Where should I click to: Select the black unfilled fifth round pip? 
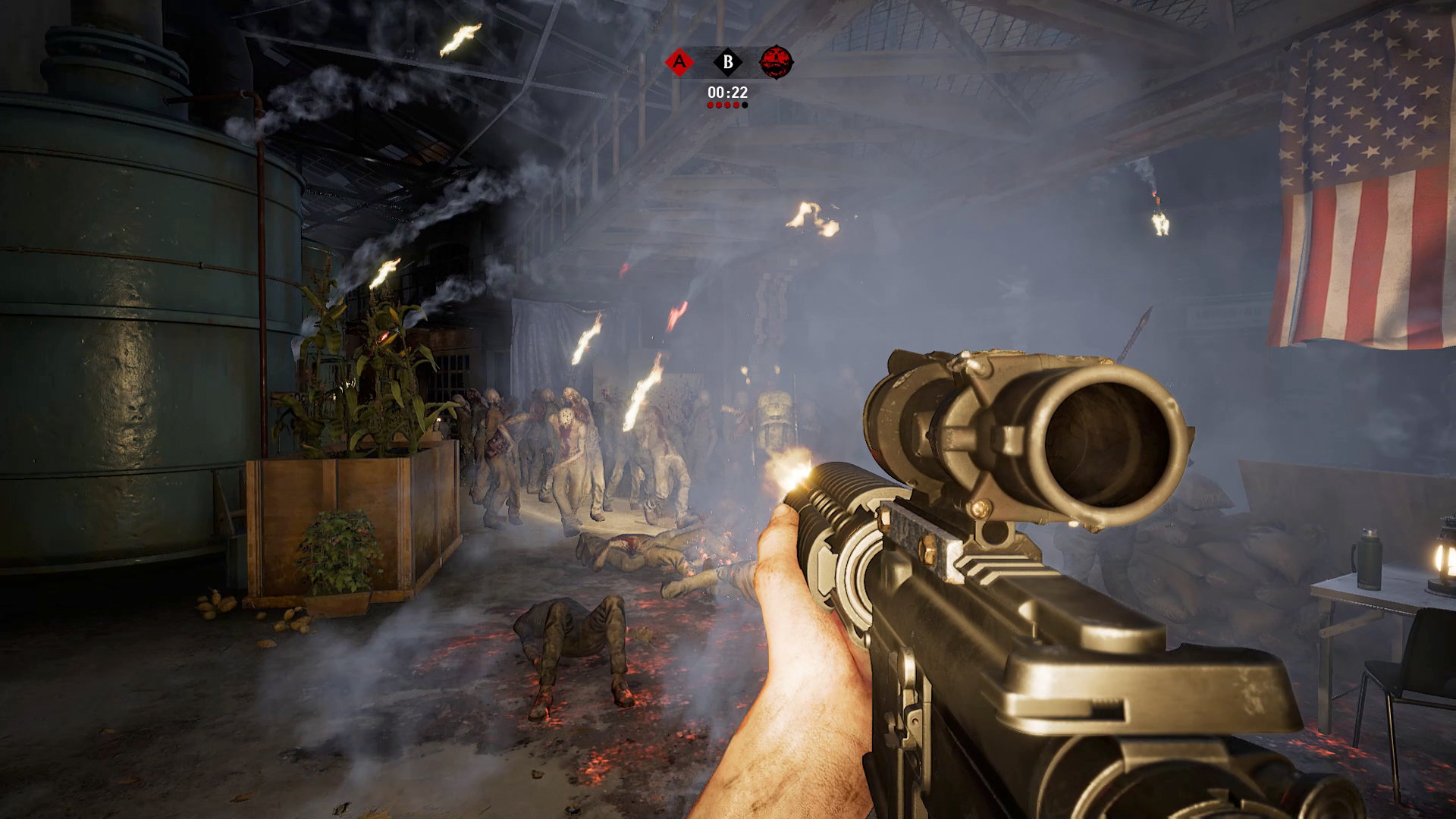745,105
